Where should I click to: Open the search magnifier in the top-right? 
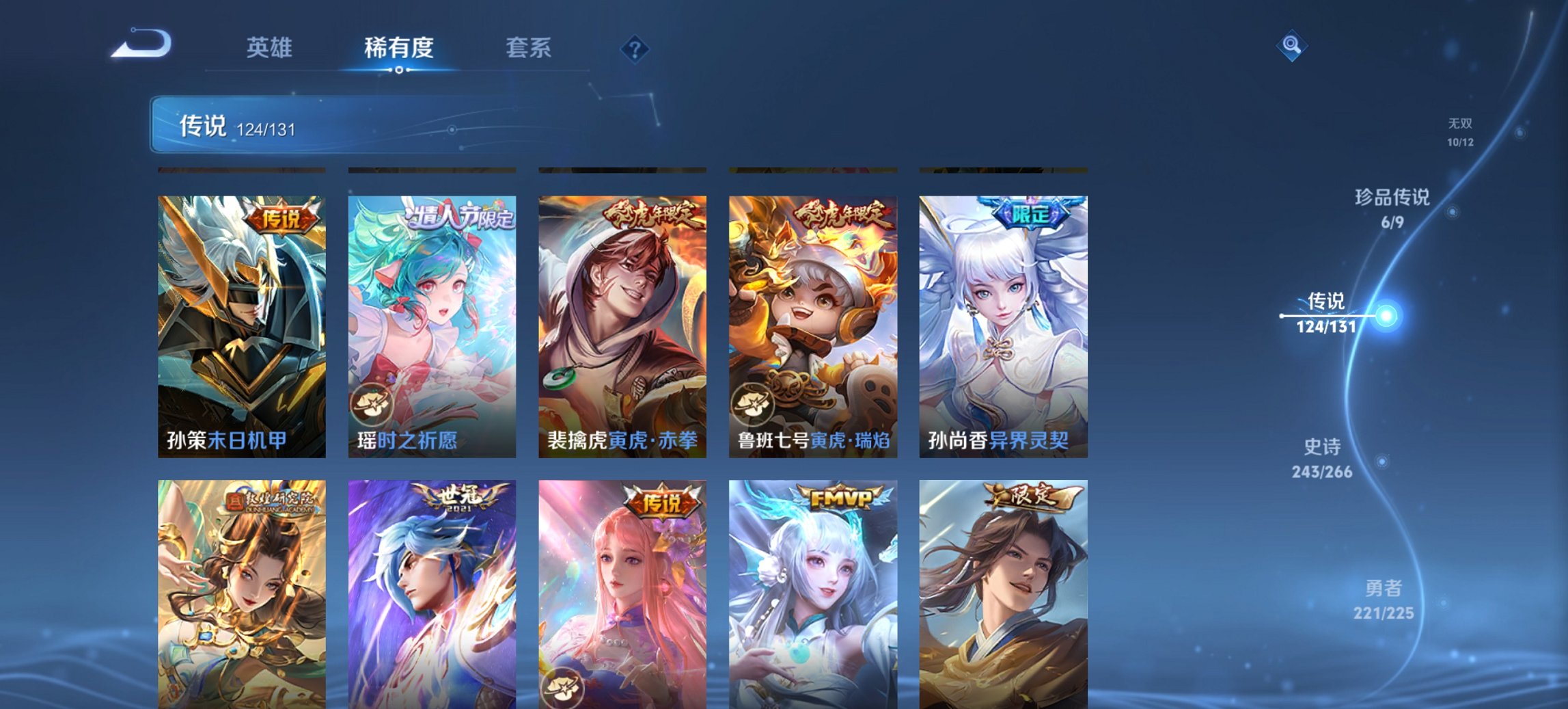tap(1291, 45)
